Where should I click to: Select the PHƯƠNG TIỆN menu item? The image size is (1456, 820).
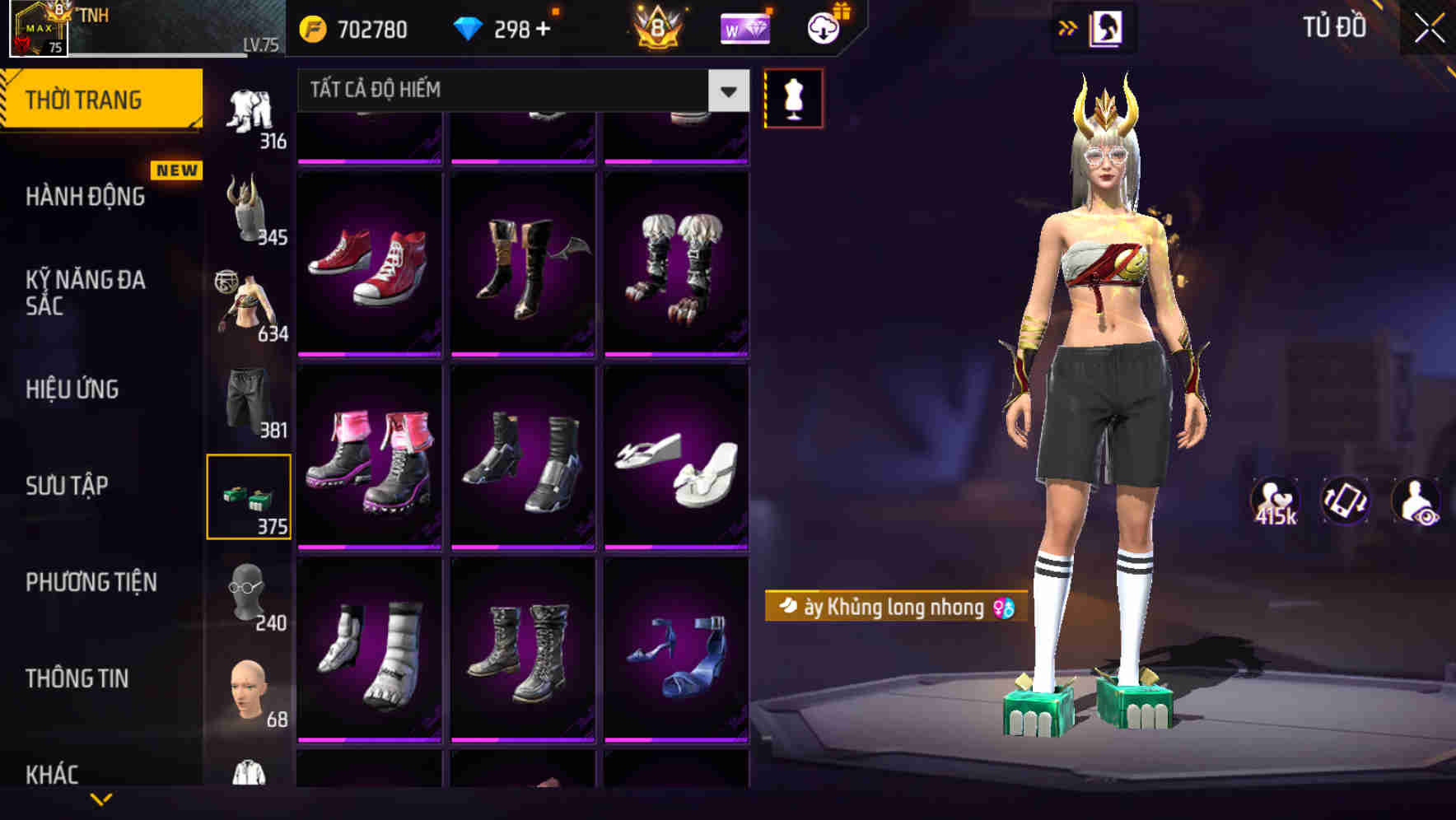91,581
